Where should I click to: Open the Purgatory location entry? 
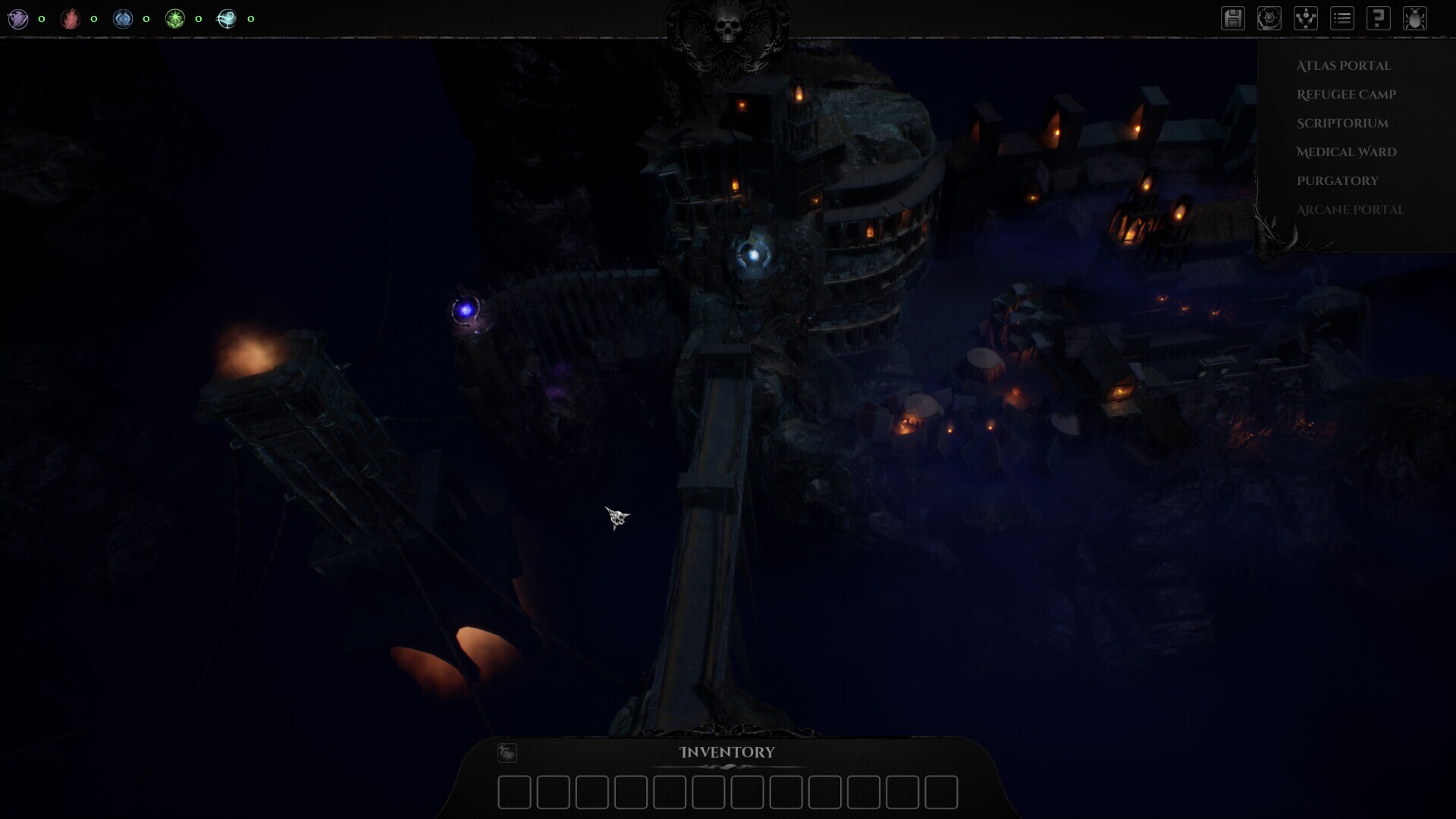1337,181
